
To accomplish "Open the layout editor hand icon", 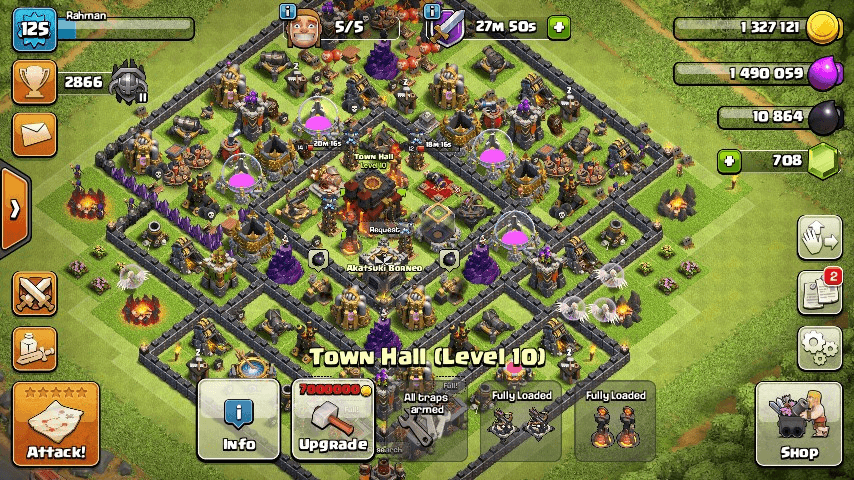I will (819, 238).
